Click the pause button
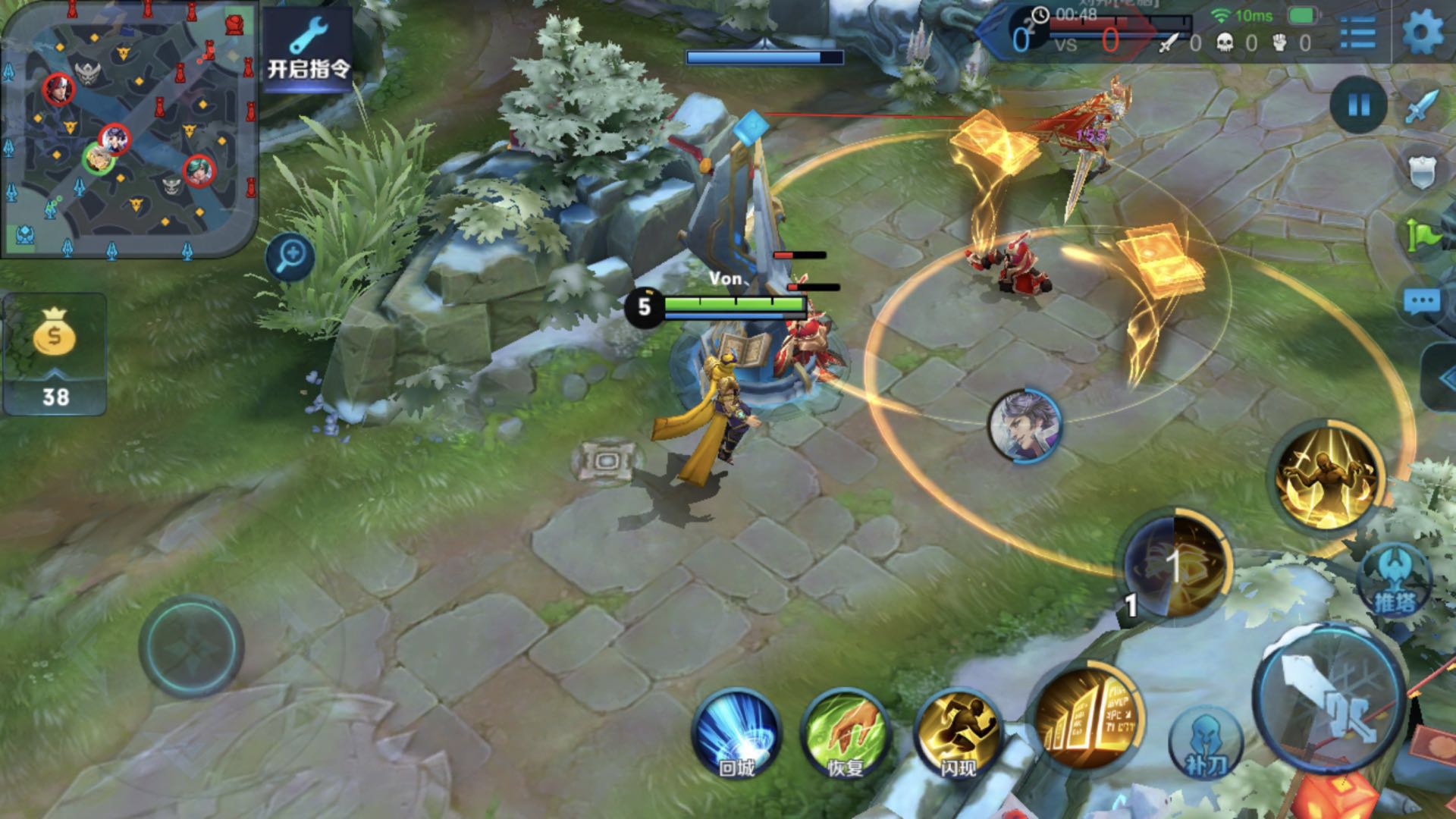Viewport: 1456px width, 819px height. pos(1359,105)
